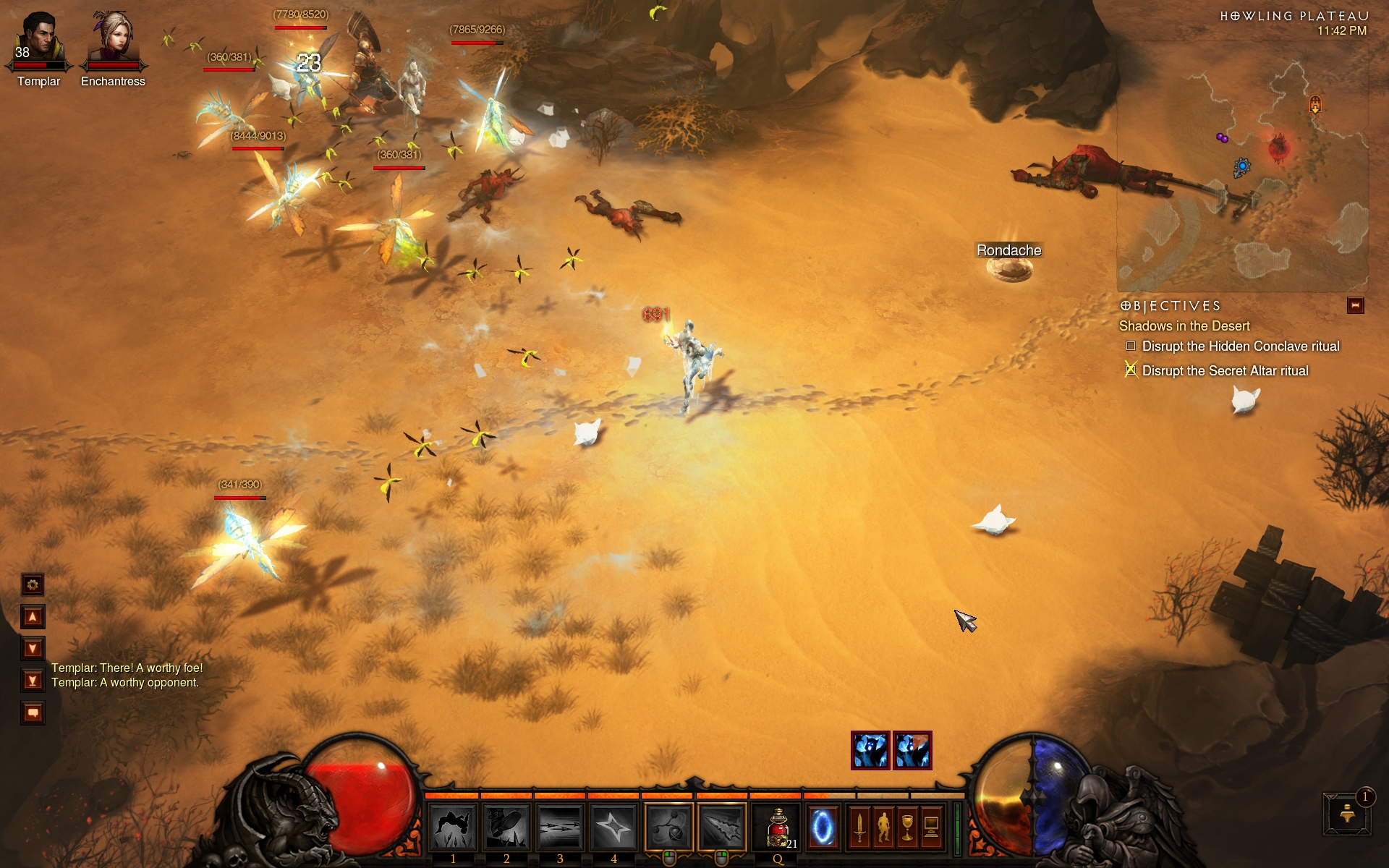
Task: Open the golden character figure menu
Action: tap(883, 827)
